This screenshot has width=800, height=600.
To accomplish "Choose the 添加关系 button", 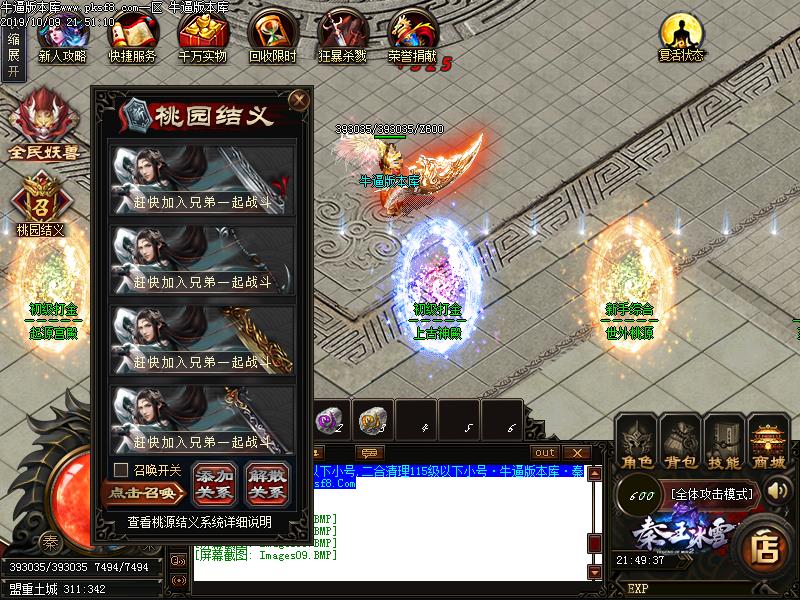I will (216, 484).
